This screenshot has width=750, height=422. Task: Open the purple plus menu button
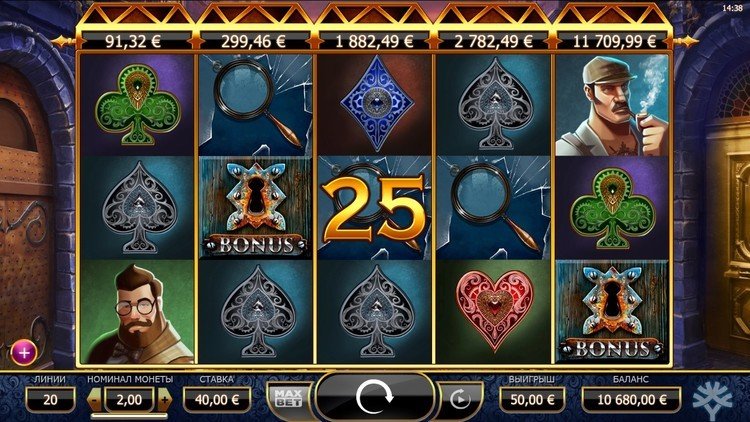tap(23, 351)
